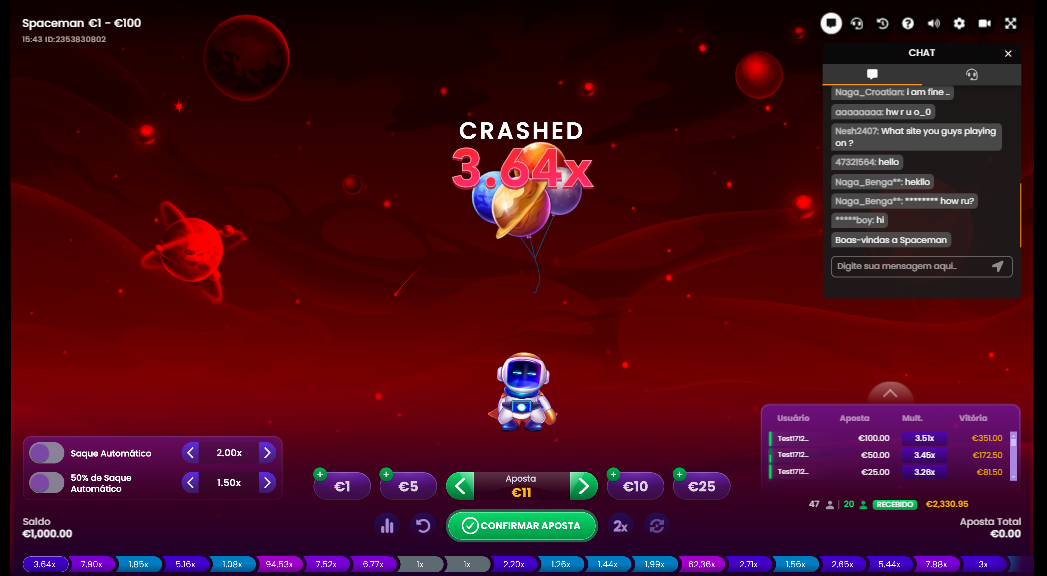The image size is (1047, 576).
Task: Double the bet with the 2x button
Action: 620,526
